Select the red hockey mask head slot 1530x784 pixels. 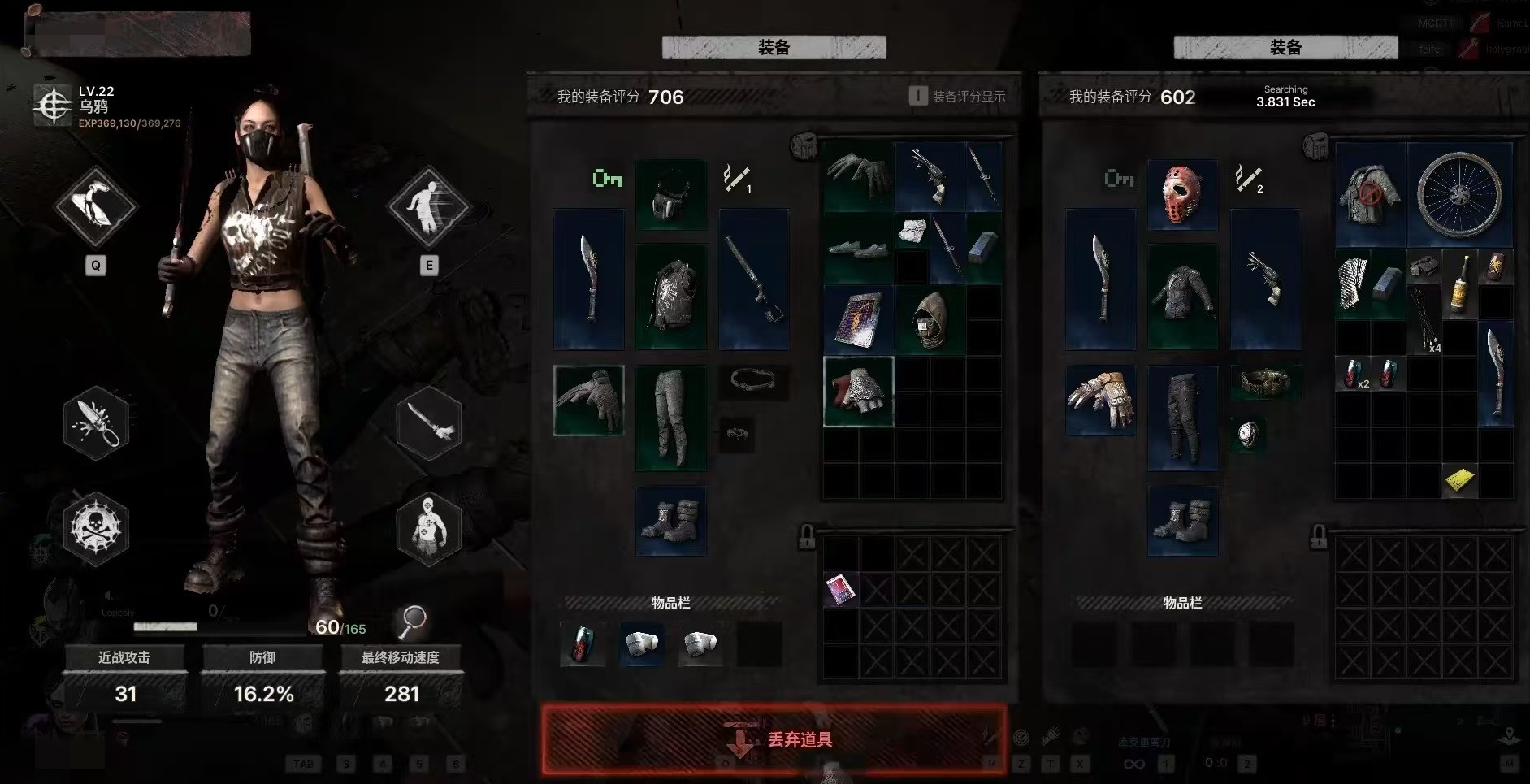point(1182,195)
